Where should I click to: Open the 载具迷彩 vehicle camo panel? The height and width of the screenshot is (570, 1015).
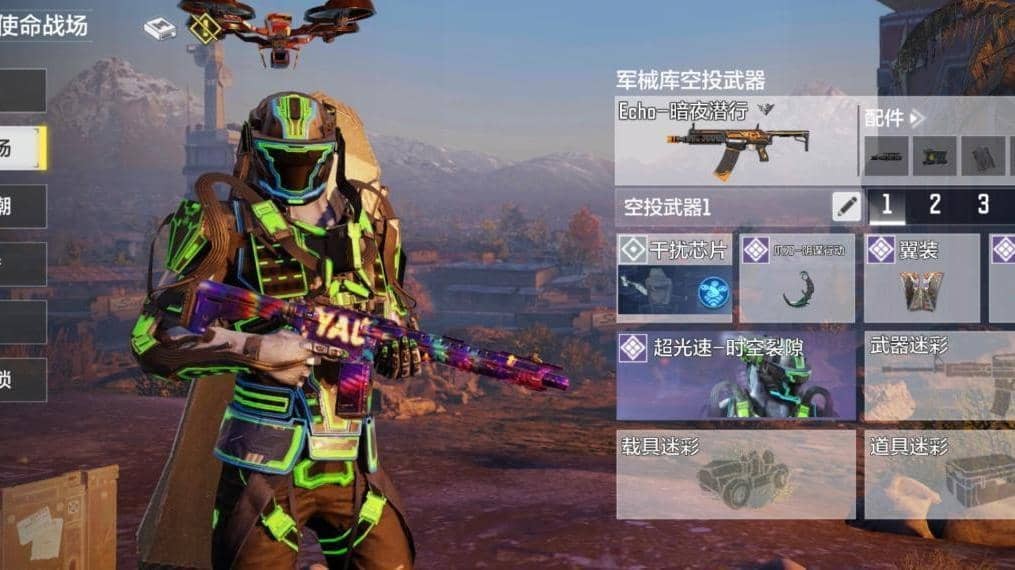pos(735,474)
